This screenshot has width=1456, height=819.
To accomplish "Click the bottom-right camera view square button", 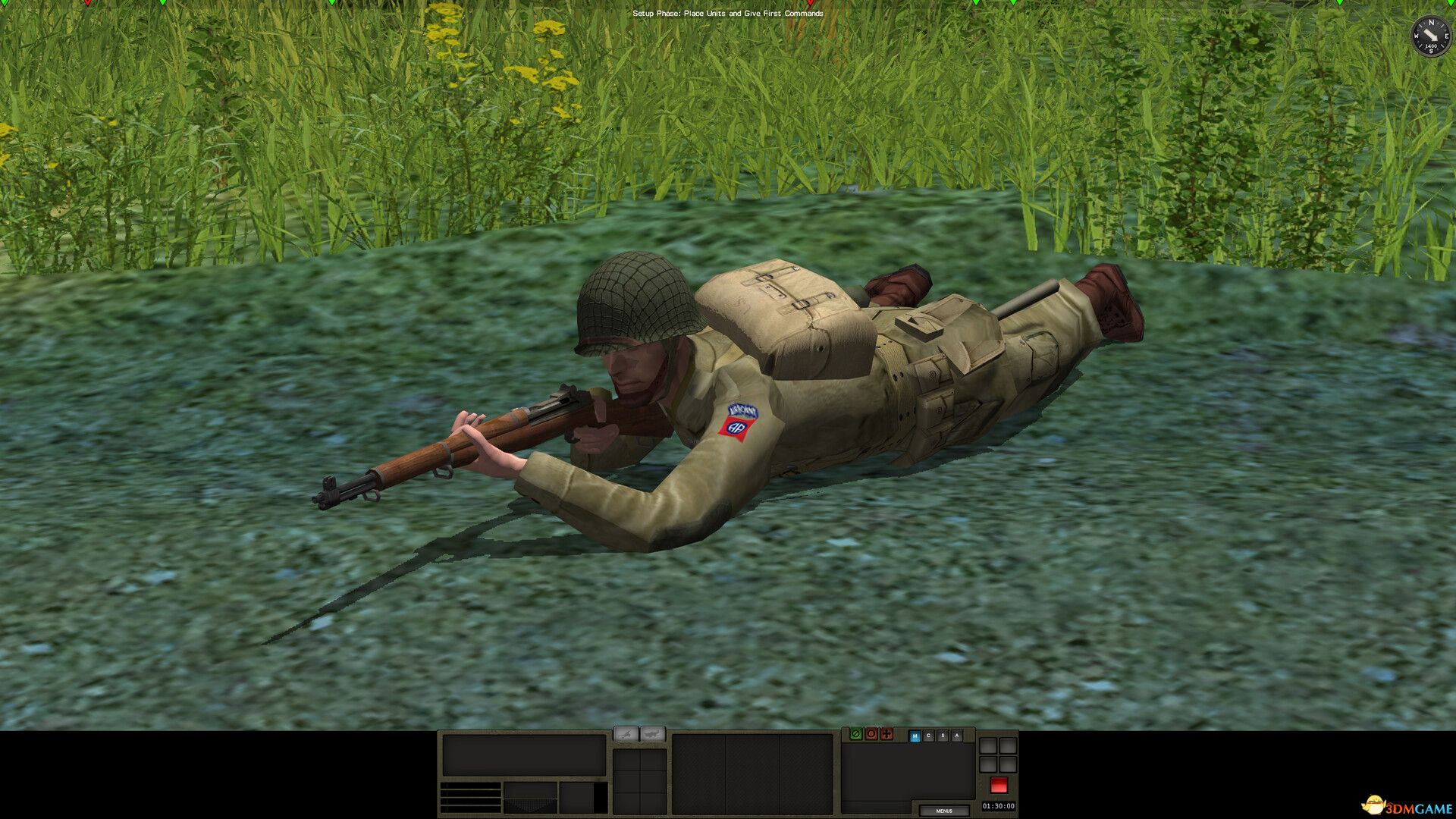I will tap(1009, 764).
